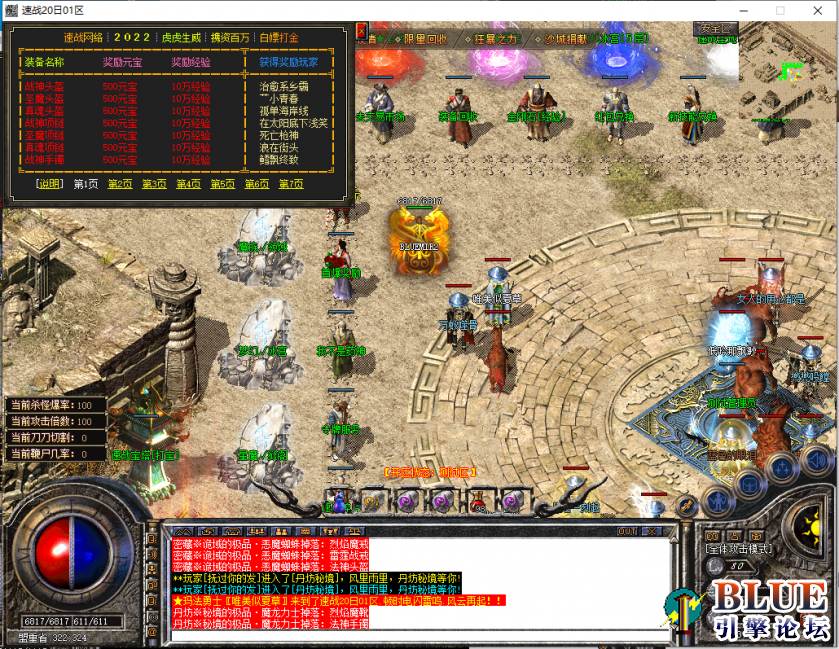Screen dimensions: 839x649
Task: Close the equipment reward panel
Action: point(362,30)
